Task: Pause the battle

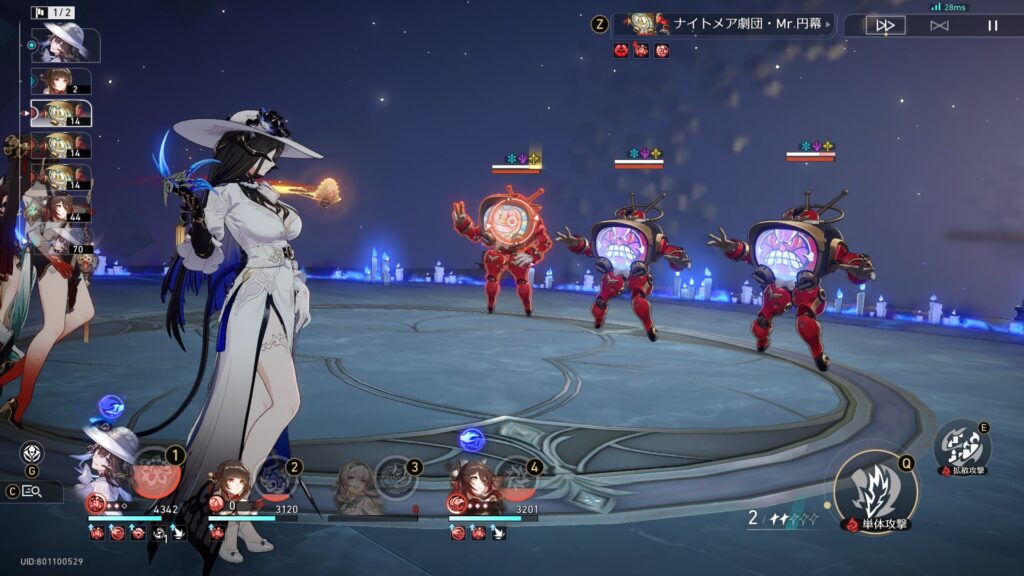Action: click(x=992, y=25)
